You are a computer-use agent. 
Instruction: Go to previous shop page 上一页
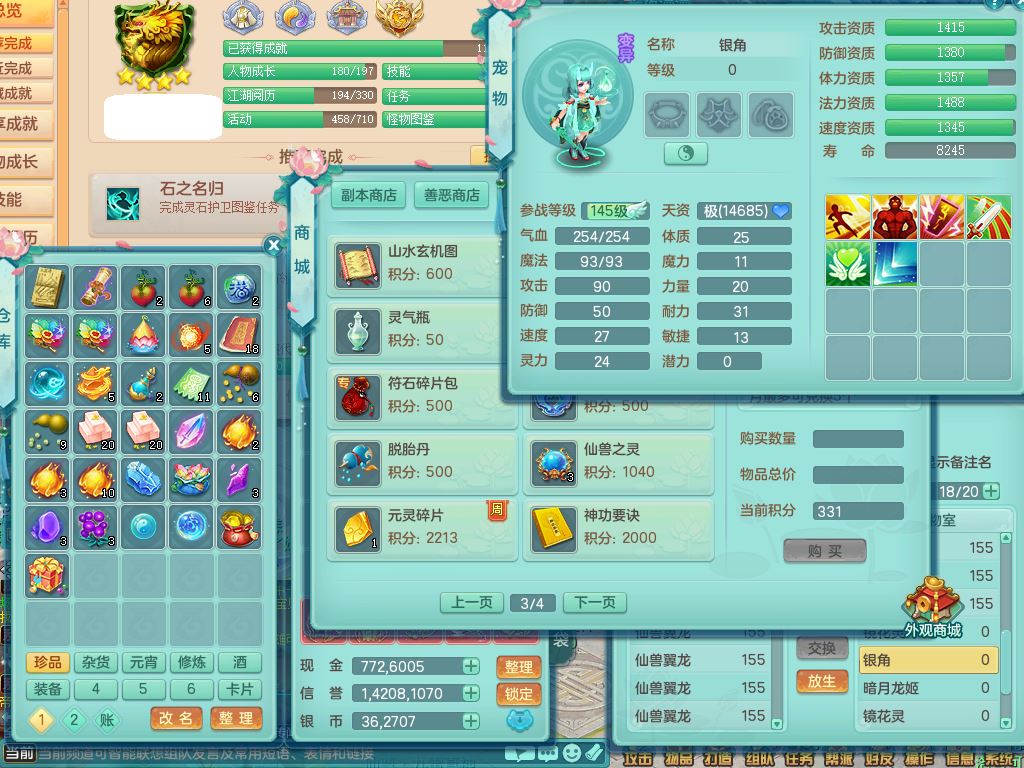[472, 602]
